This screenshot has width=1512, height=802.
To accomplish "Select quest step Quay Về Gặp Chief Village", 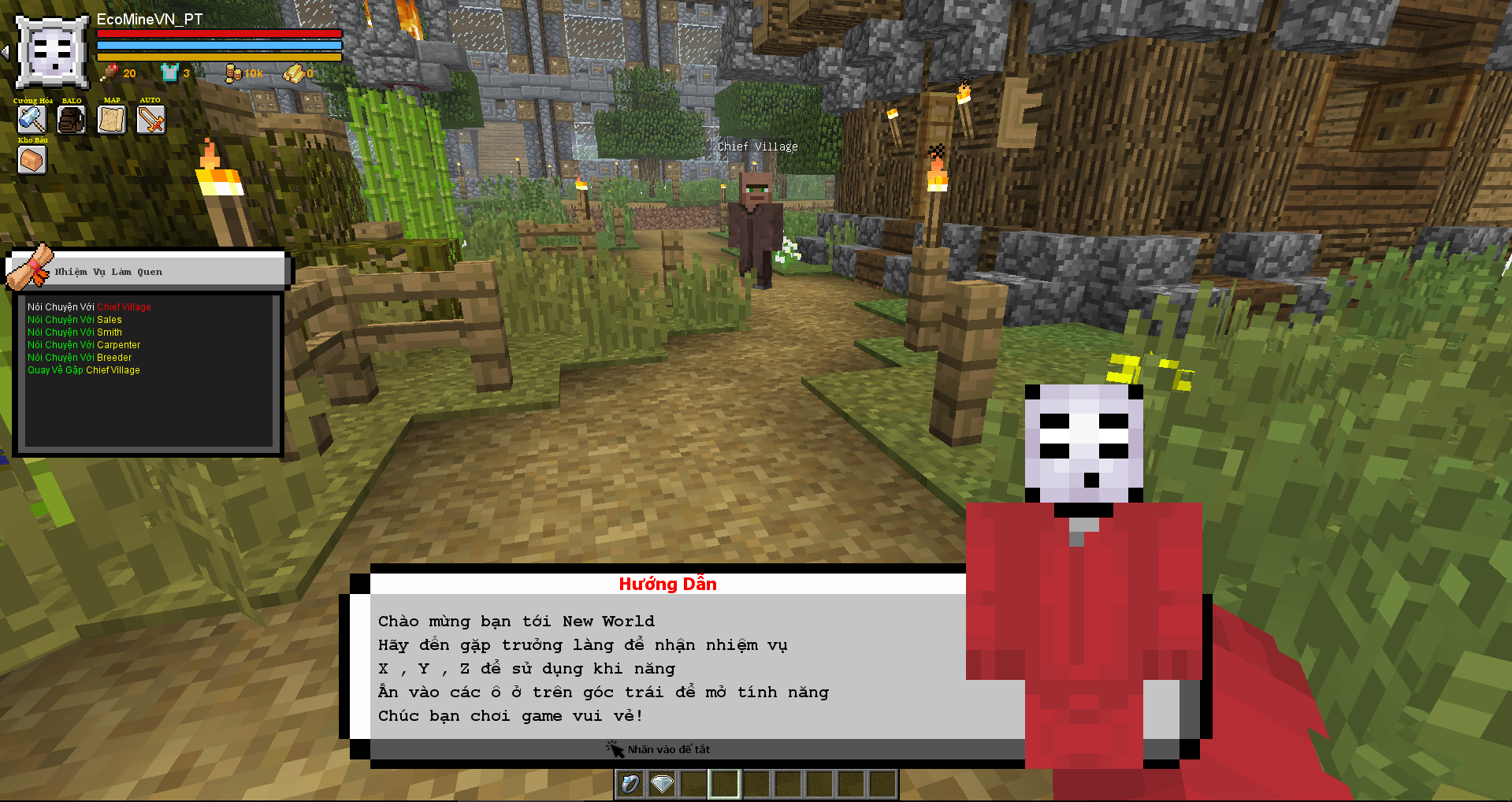I will 84,370.
